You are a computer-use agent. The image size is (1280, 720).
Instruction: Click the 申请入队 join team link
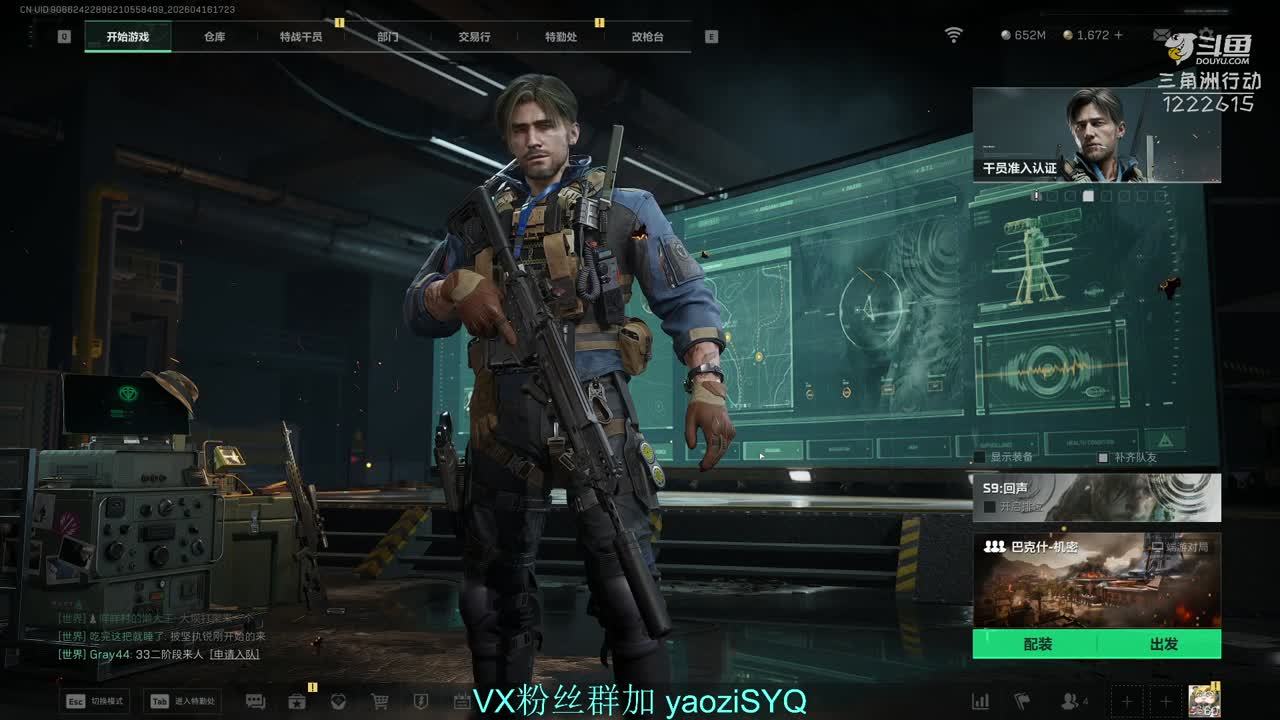coord(234,654)
